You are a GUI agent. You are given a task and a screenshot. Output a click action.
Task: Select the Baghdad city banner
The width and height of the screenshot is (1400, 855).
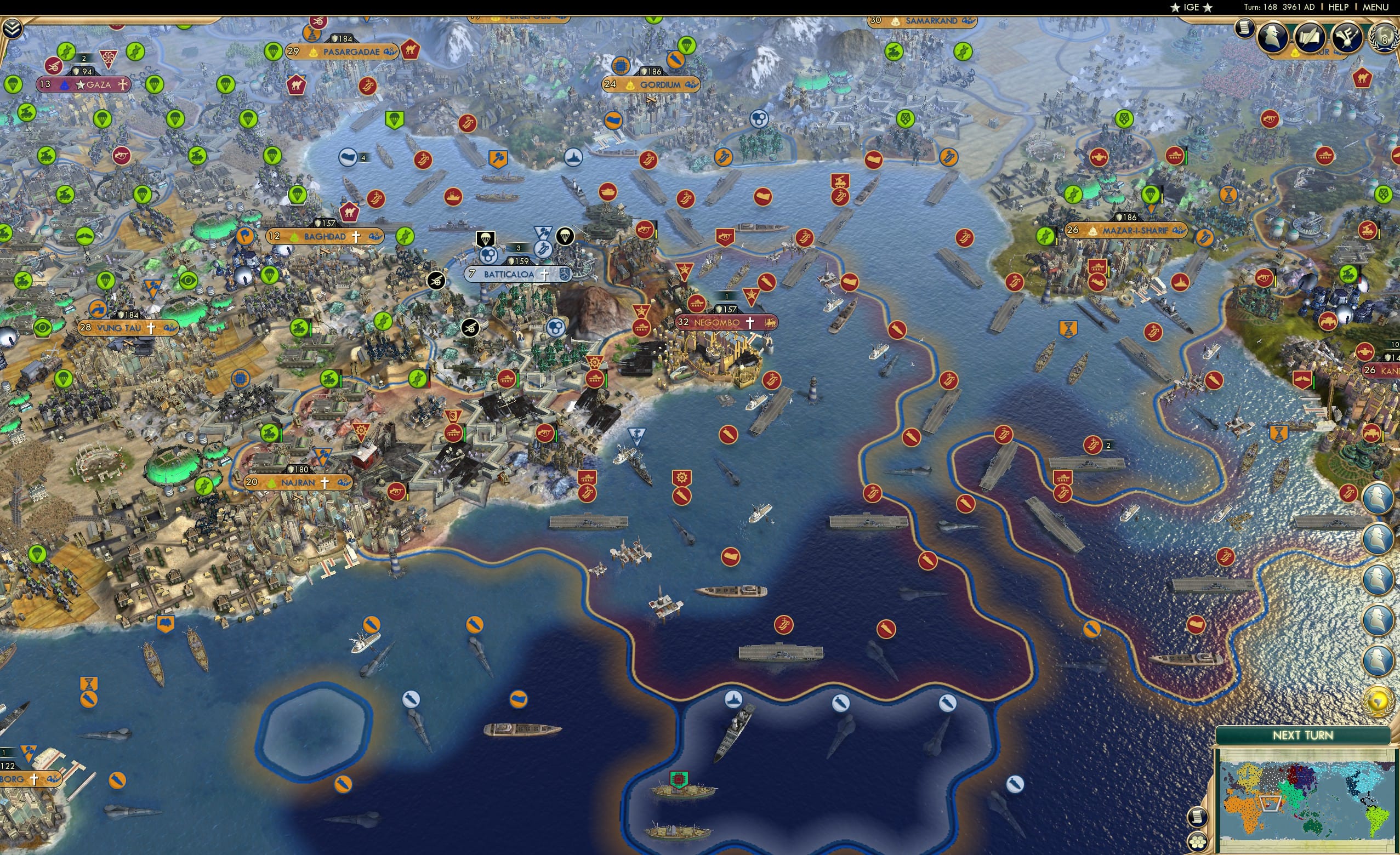point(324,235)
